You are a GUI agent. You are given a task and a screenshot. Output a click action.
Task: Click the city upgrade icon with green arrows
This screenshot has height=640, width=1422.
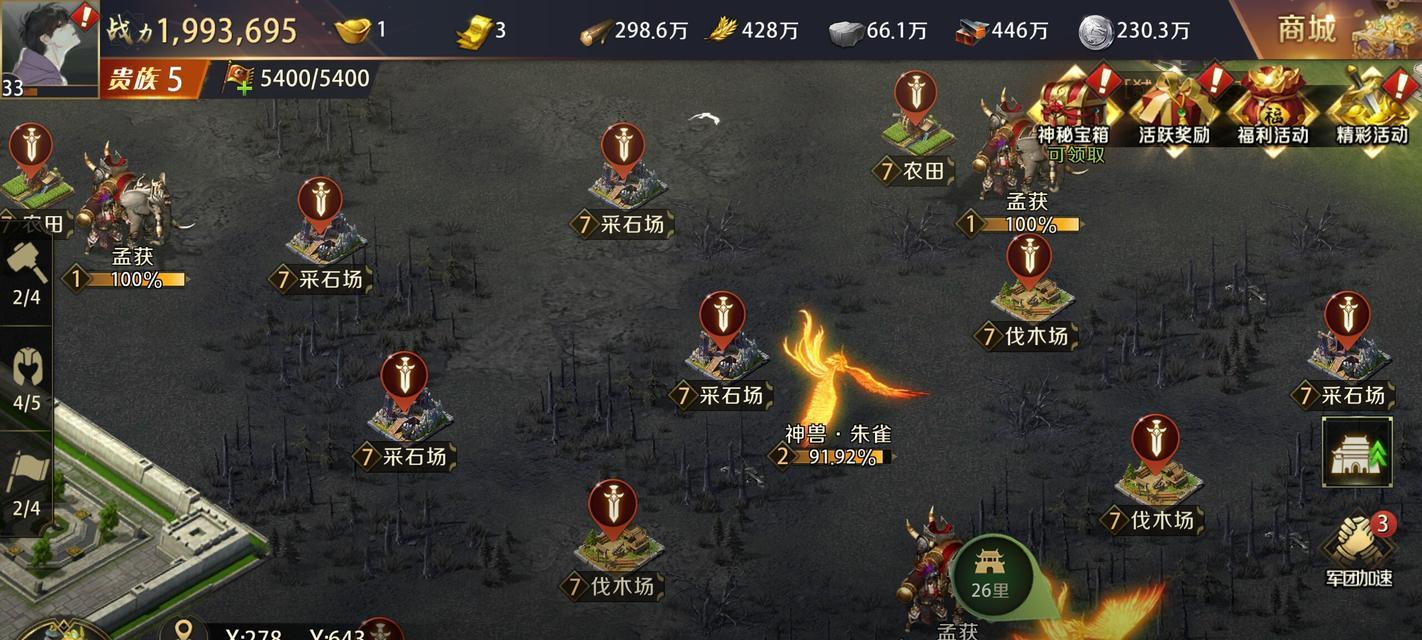pyautogui.click(x=1357, y=452)
